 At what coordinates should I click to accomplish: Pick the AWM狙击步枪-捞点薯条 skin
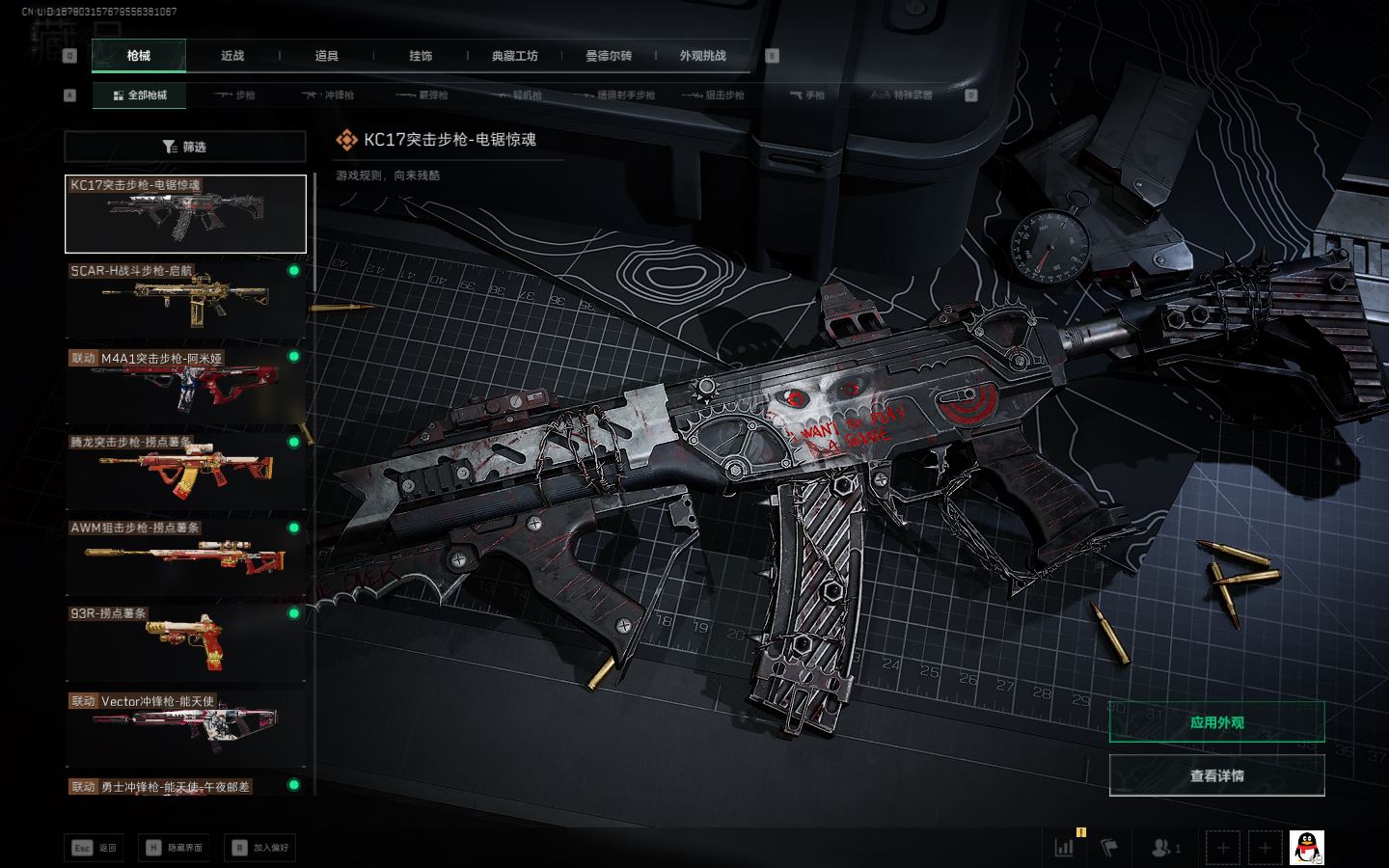pos(185,556)
